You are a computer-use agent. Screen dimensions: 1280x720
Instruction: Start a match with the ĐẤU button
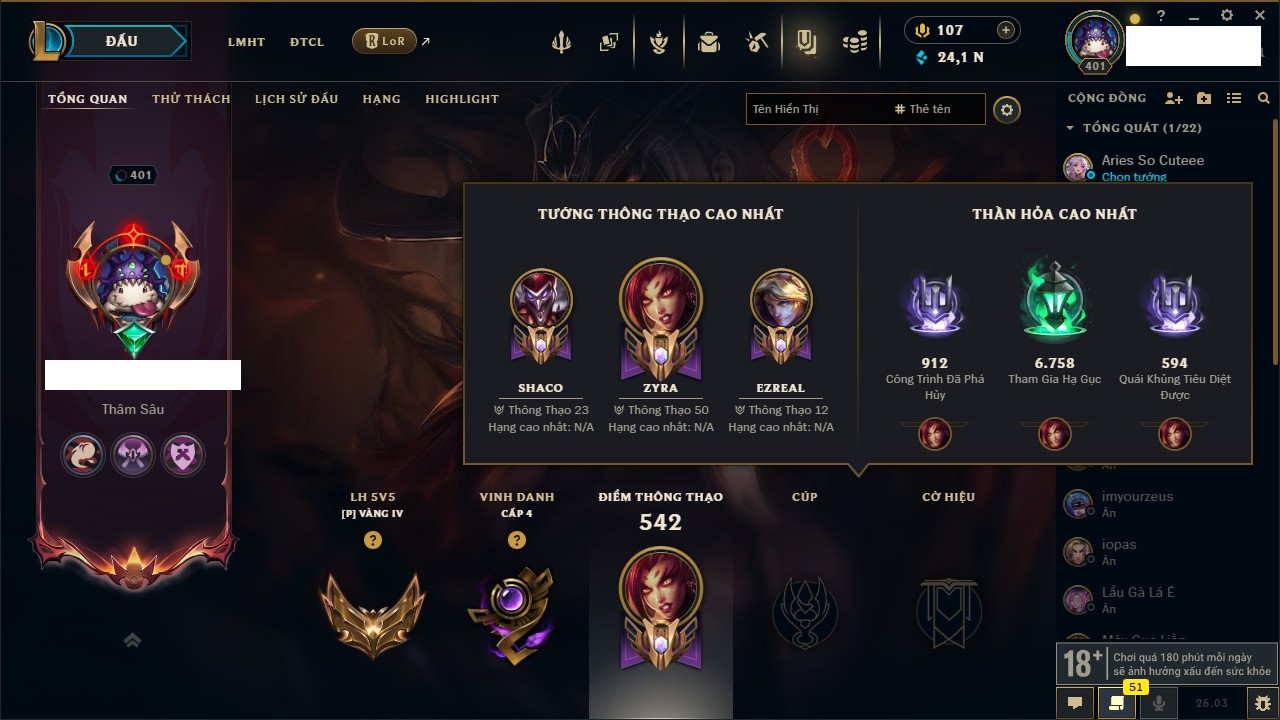[x=121, y=41]
